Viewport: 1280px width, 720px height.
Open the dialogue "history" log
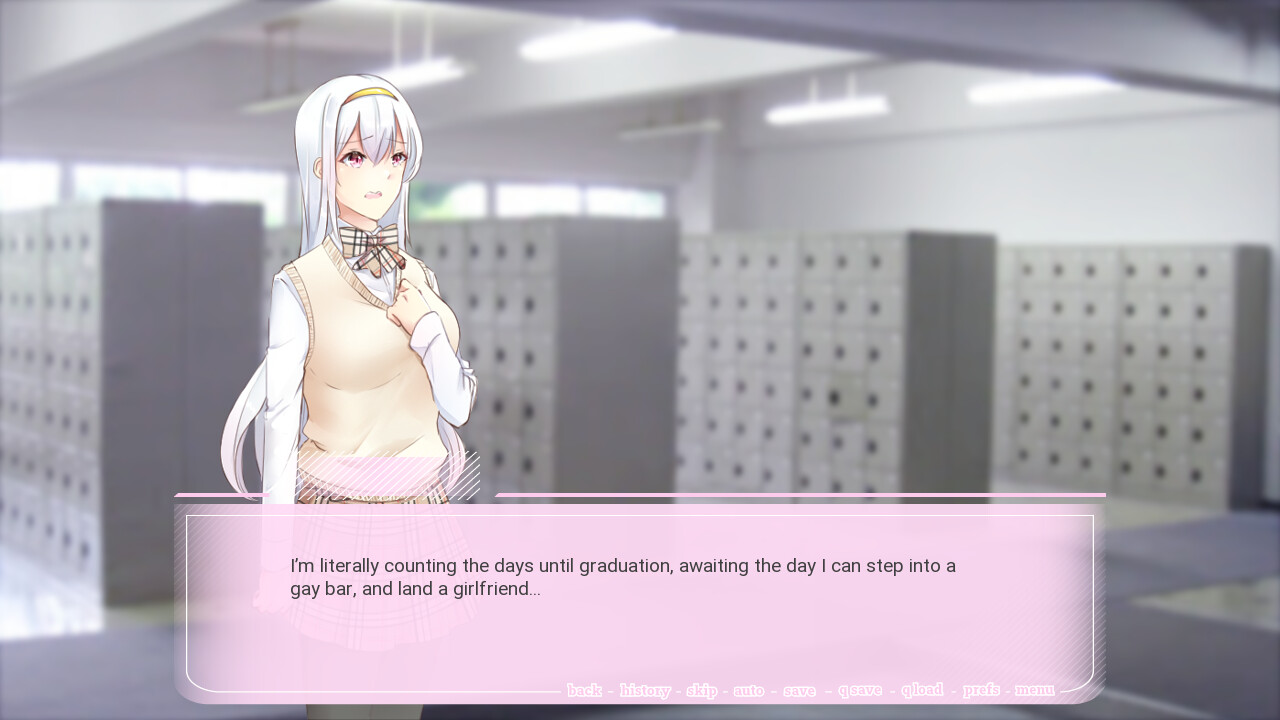(x=646, y=690)
